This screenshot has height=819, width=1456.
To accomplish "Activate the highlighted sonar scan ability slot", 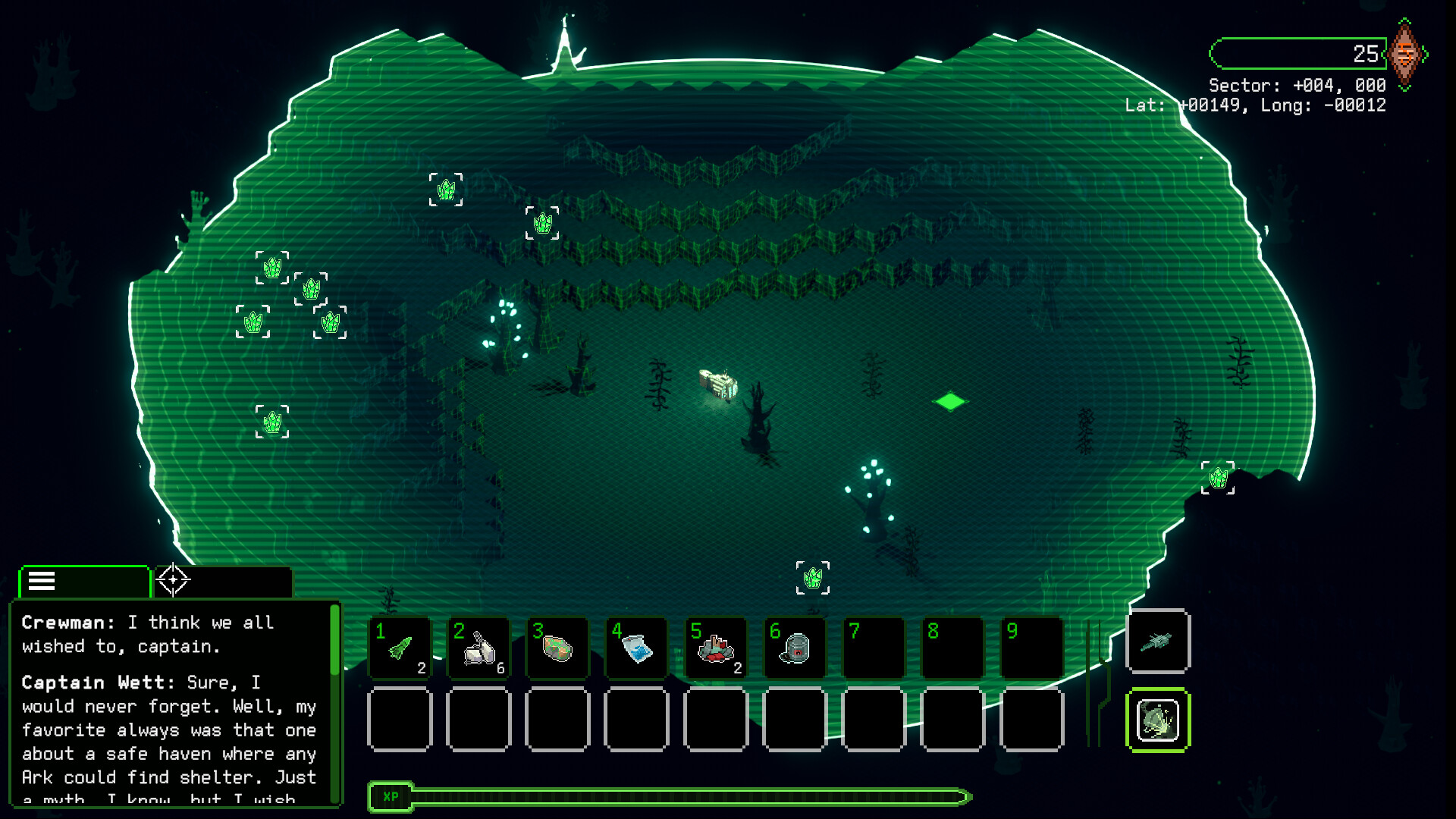I will point(1158,720).
